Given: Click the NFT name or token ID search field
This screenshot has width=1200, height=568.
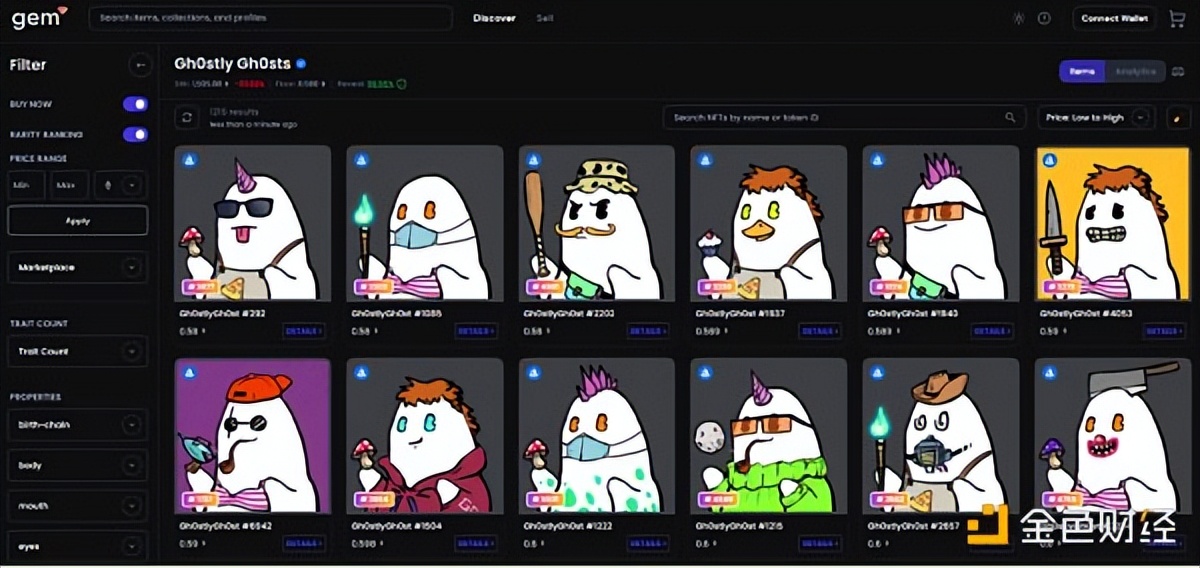Looking at the screenshot, I should [x=844, y=118].
